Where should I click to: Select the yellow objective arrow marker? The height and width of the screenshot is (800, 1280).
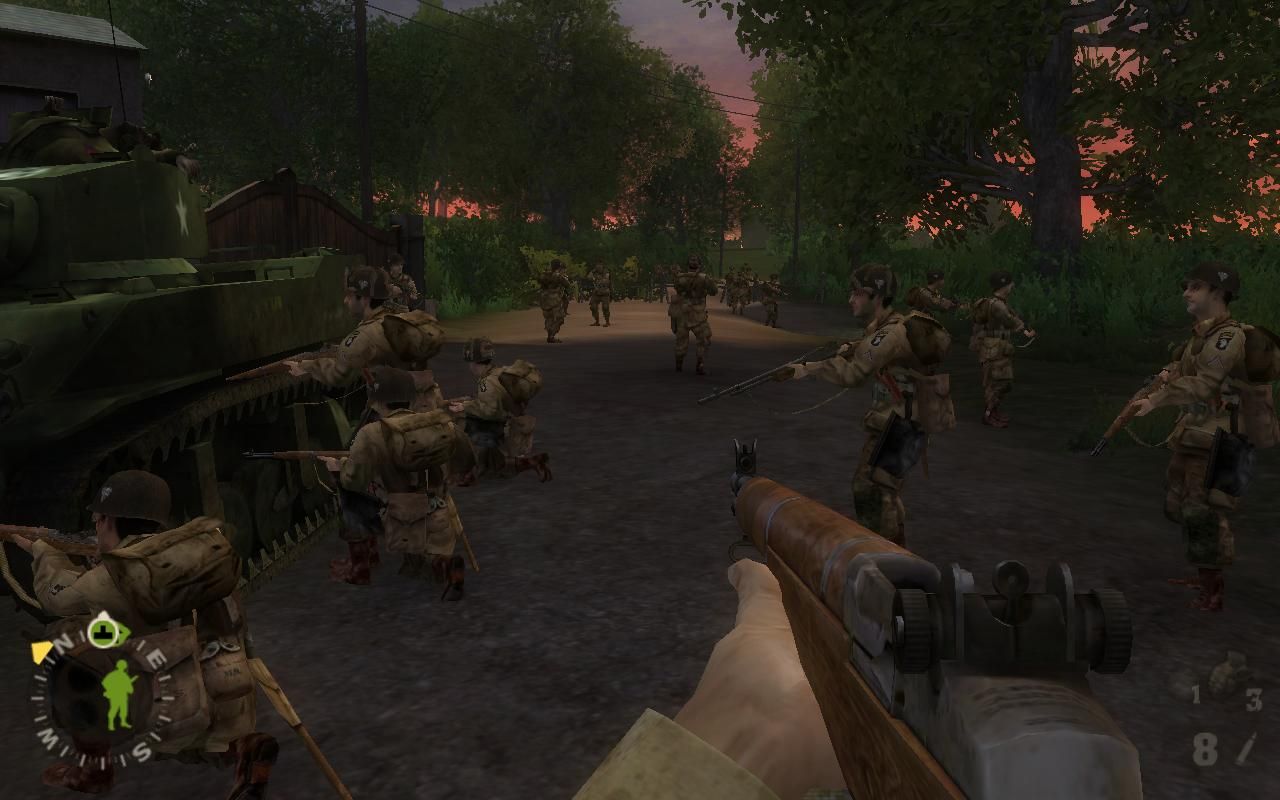pyautogui.click(x=42, y=652)
